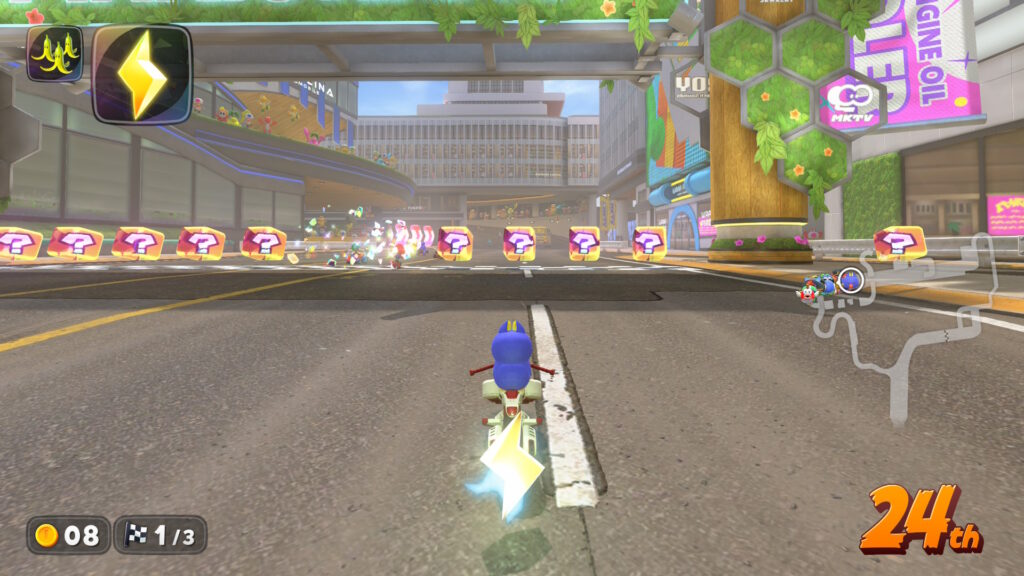Select the lightning bolt item slot
The height and width of the screenshot is (576, 1024).
(141, 74)
